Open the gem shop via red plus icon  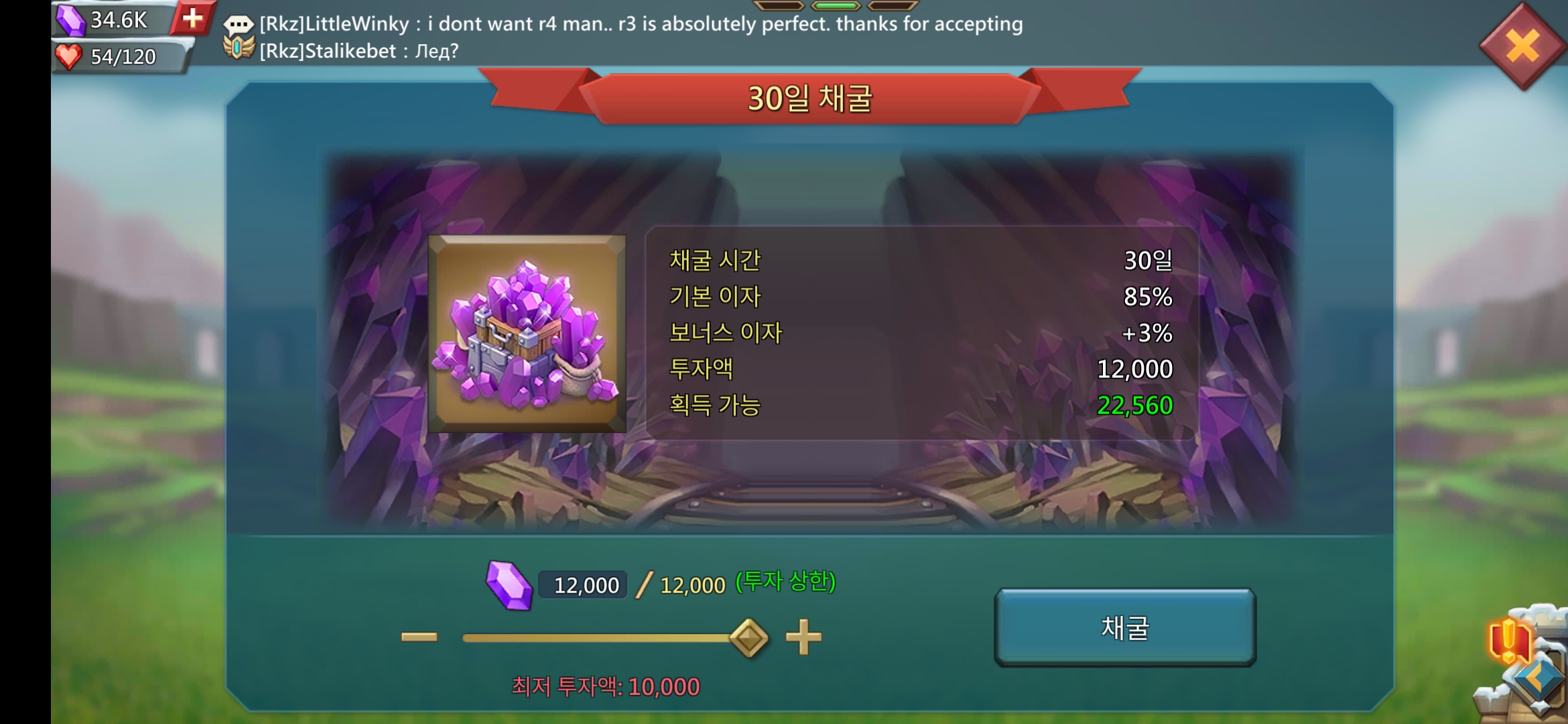pos(192,19)
